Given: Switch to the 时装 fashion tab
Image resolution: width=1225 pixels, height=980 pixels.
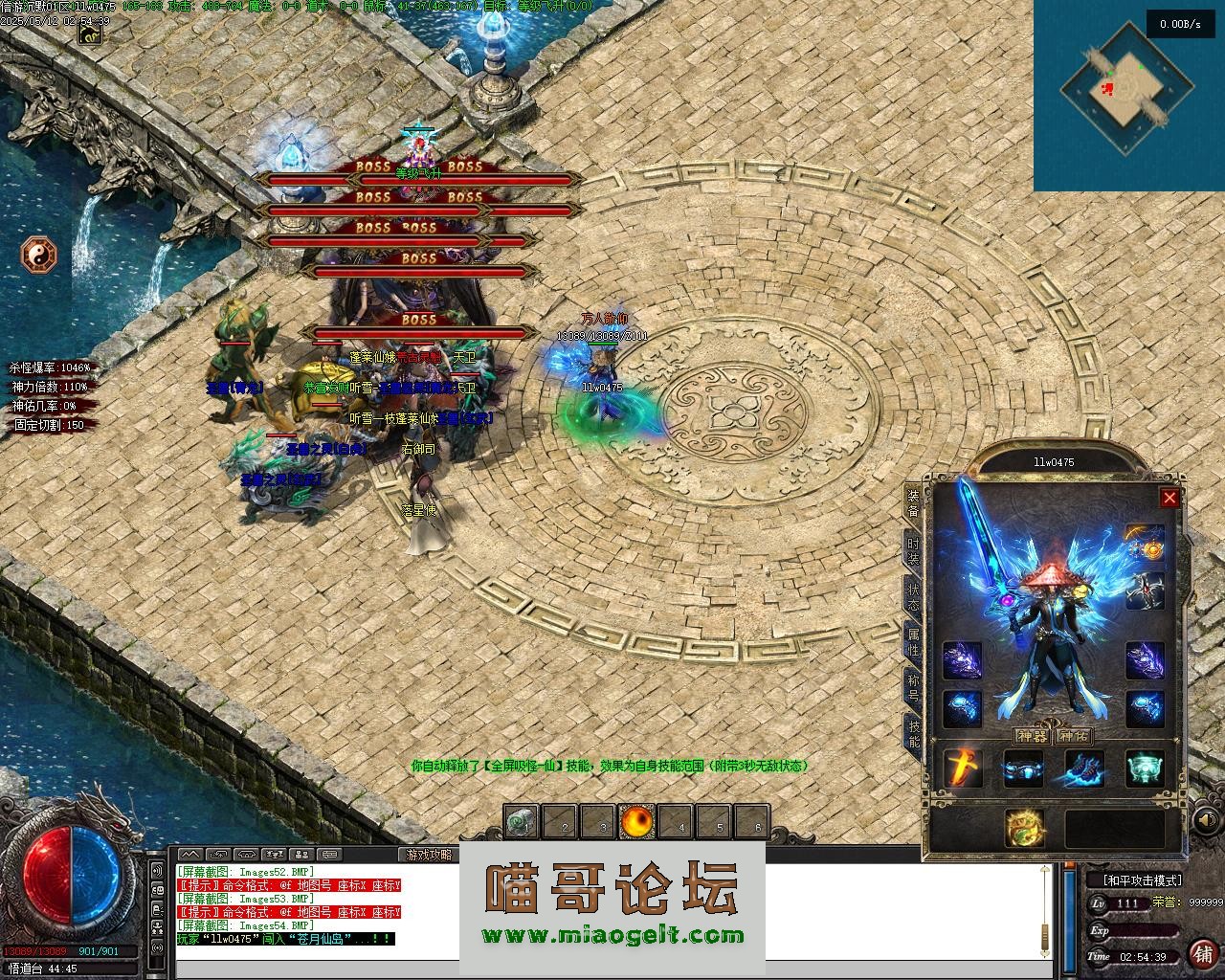Looking at the screenshot, I should [x=913, y=551].
